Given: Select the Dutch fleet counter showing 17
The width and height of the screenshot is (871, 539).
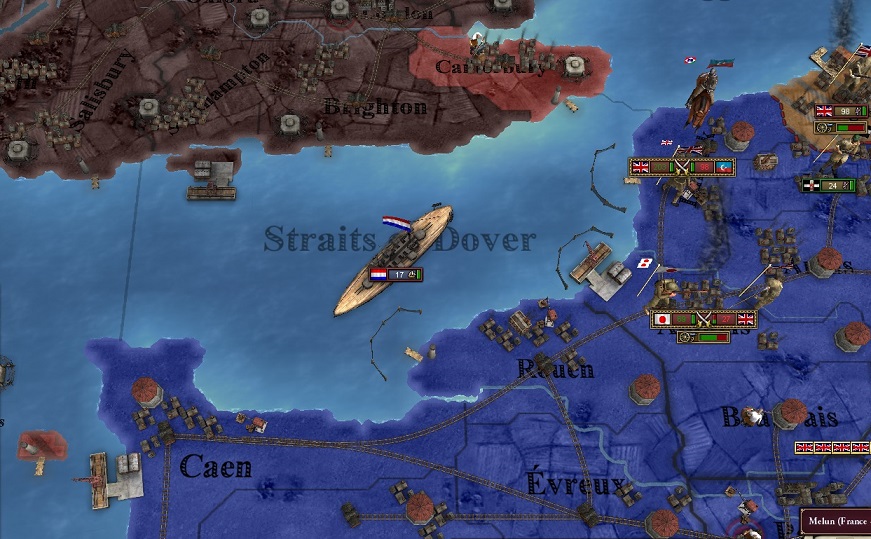Looking at the screenshot, I should point(396,274).
